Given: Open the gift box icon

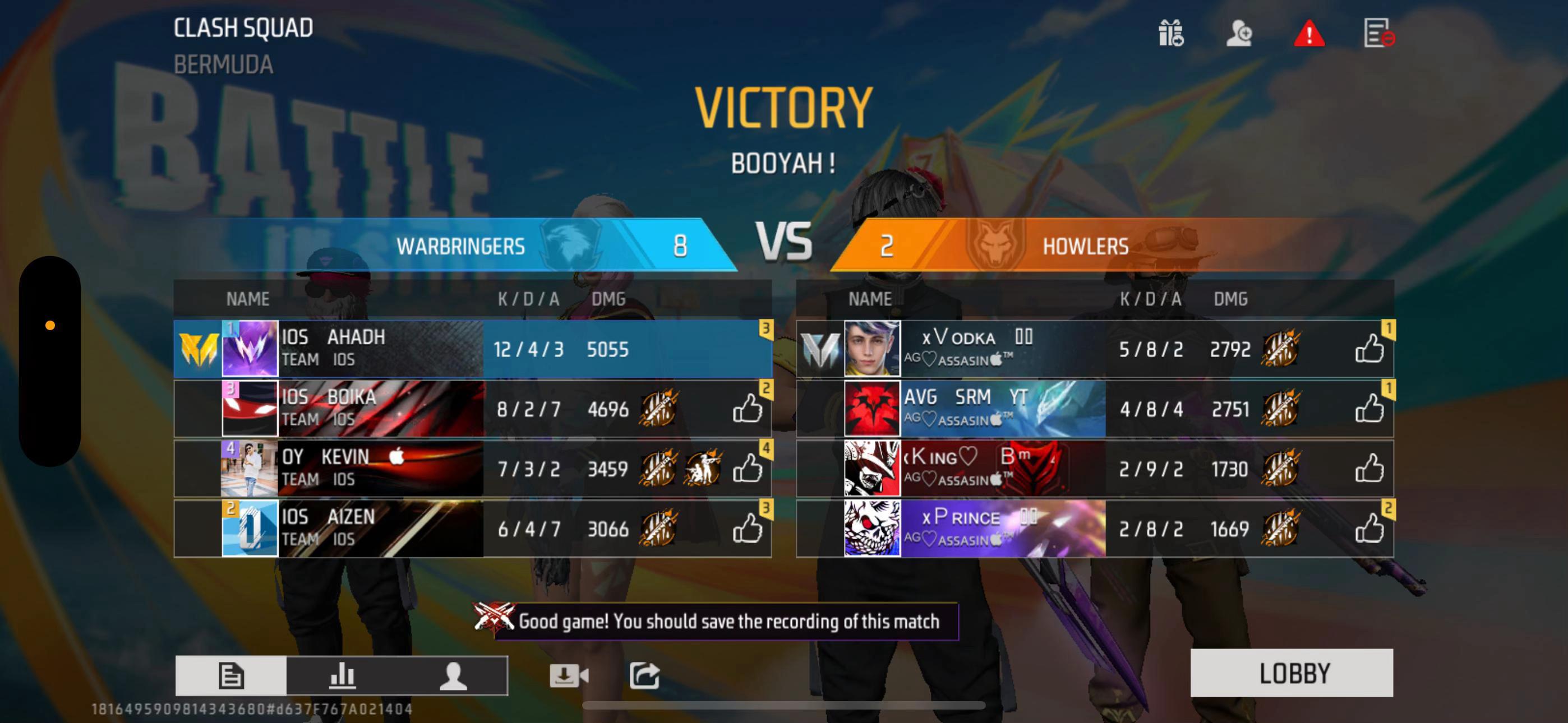Looking at the screenshot, I should pyautogui.click(x=1170, y=33).
